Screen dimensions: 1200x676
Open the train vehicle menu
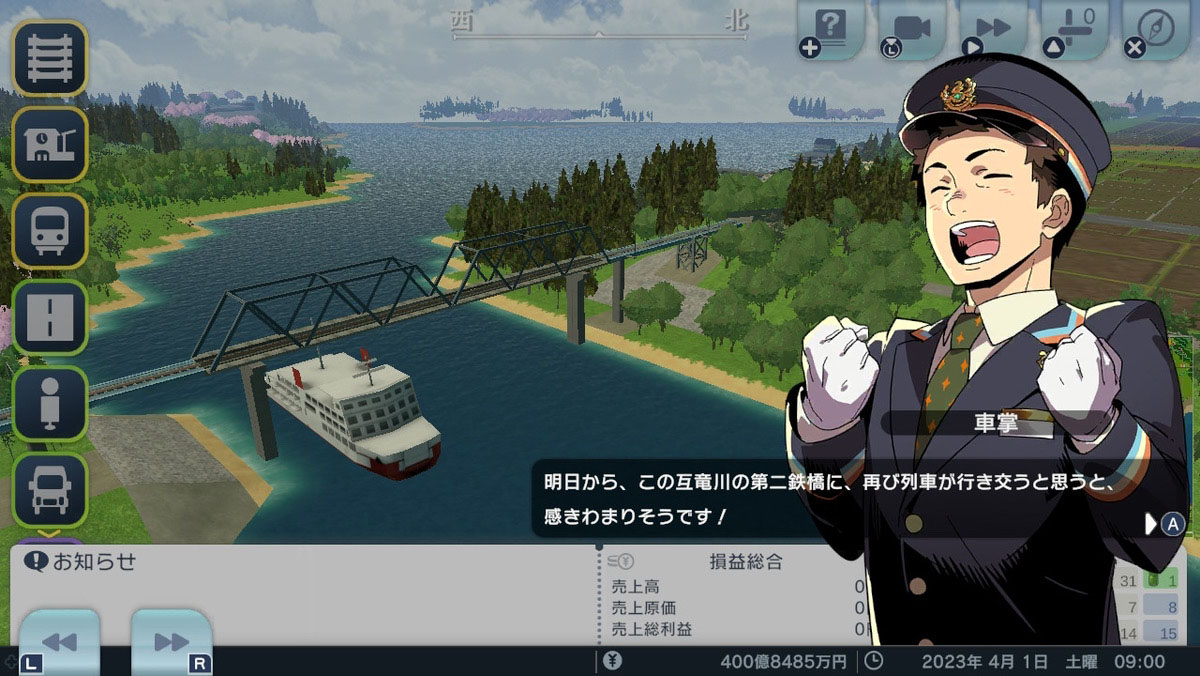click(49, 230)
